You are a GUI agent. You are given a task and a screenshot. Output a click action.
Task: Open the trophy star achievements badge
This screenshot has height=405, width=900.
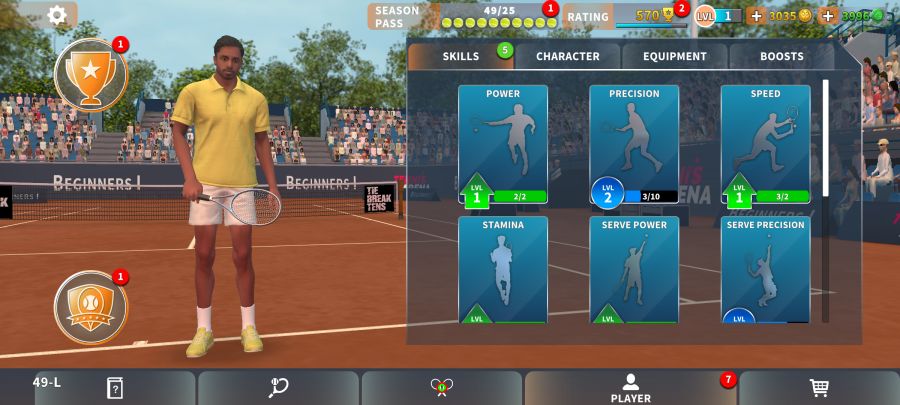pyautogui.click(x=91, y=75)
